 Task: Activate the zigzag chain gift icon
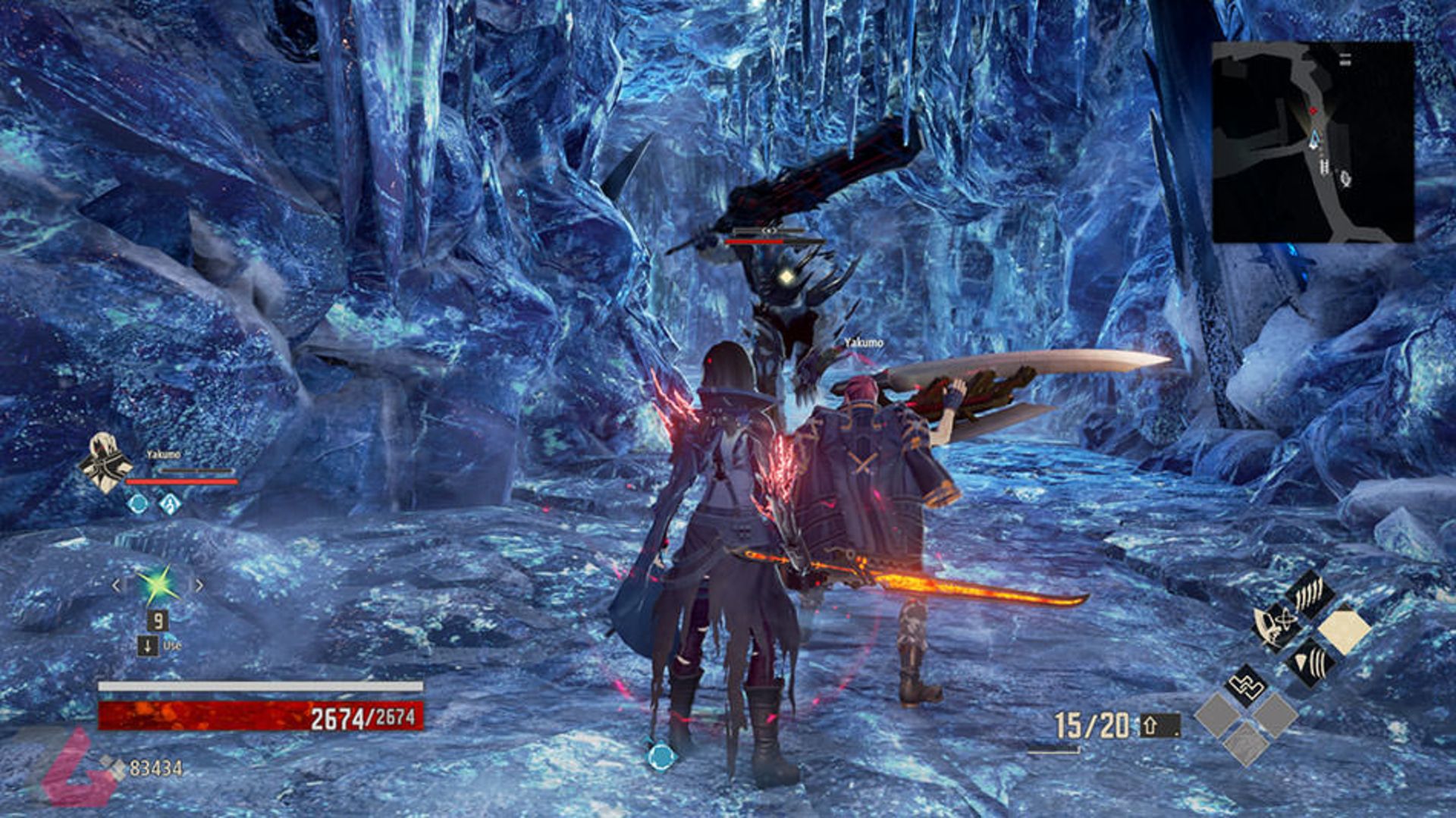1246,685
